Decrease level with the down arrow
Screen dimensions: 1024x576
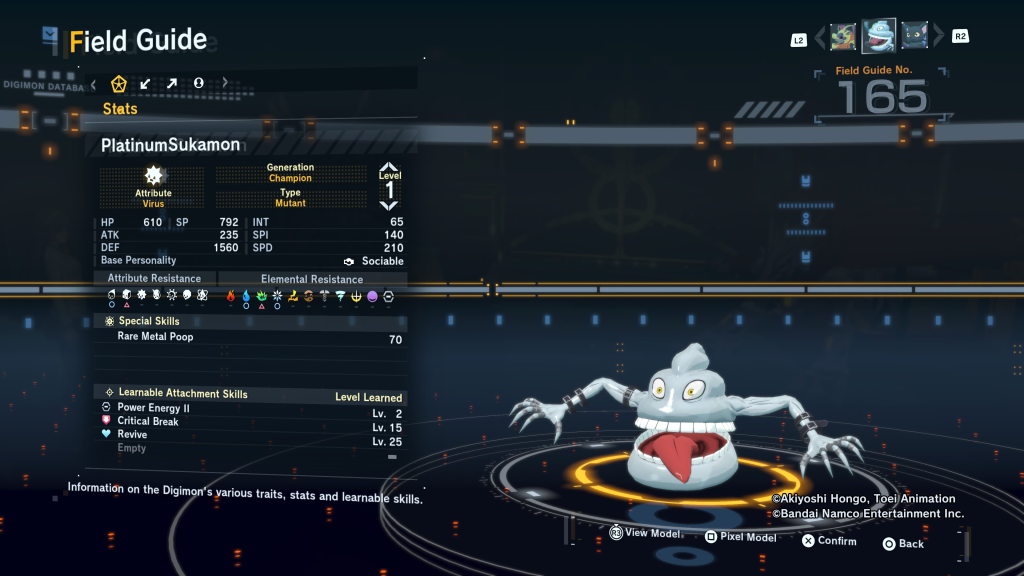coord(389,204)
